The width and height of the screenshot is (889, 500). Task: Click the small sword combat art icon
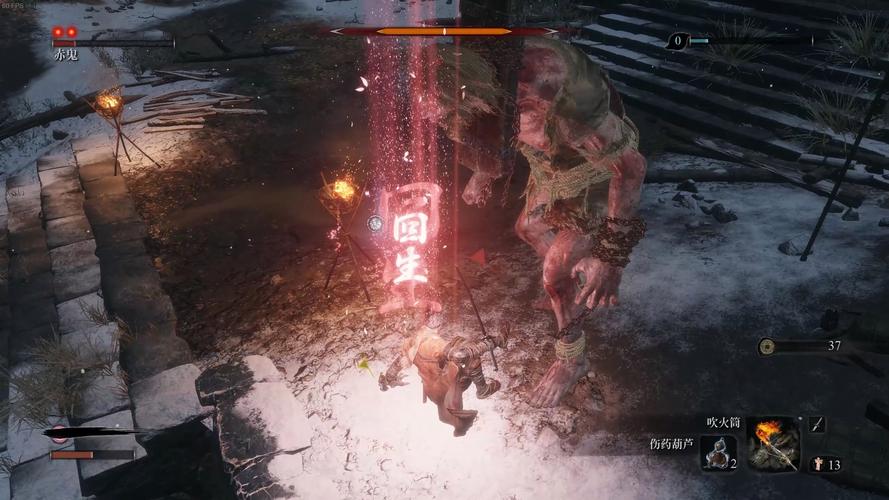(x=817, y=424)
